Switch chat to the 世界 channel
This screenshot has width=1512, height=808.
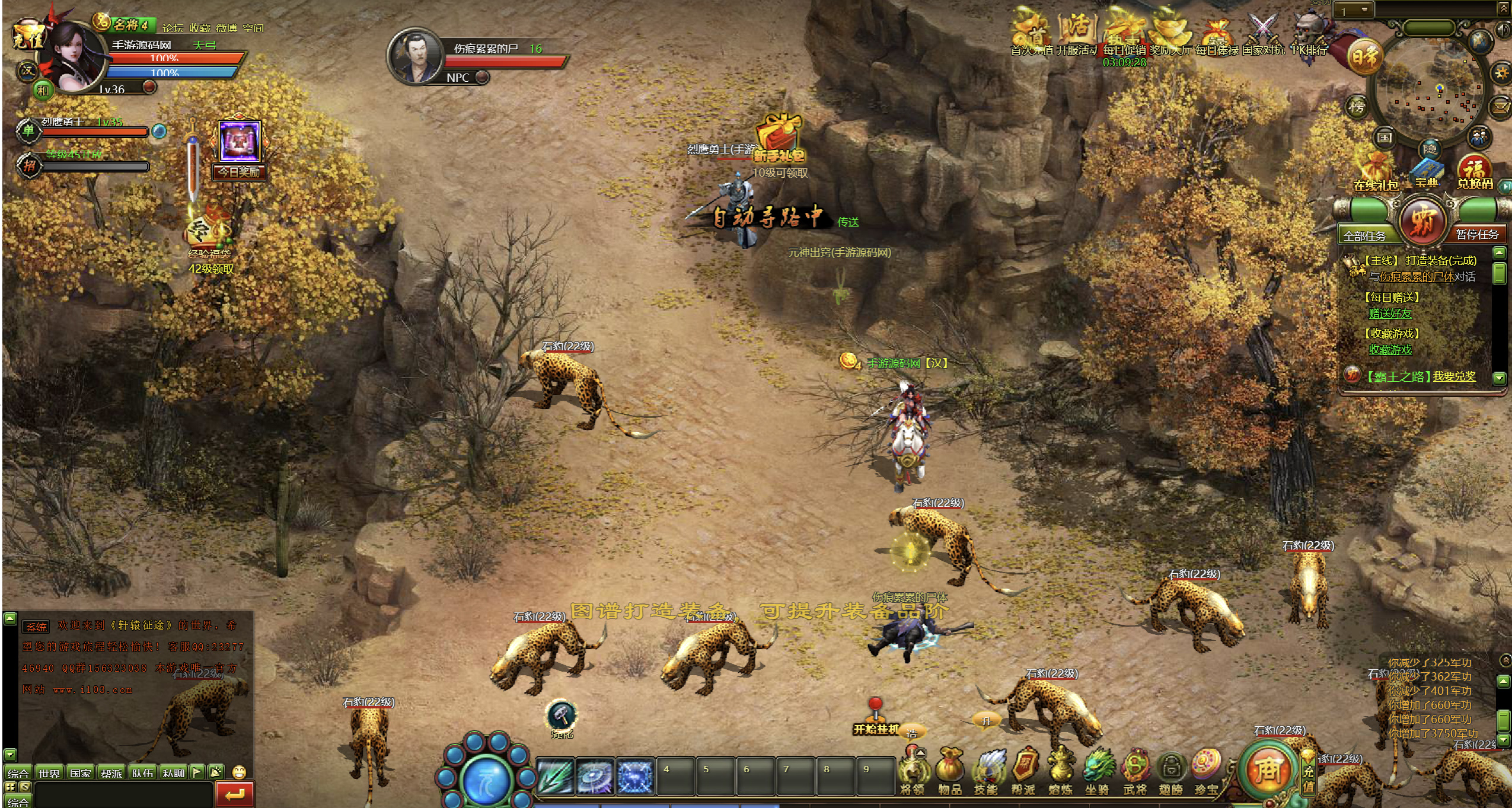[49, 773]
